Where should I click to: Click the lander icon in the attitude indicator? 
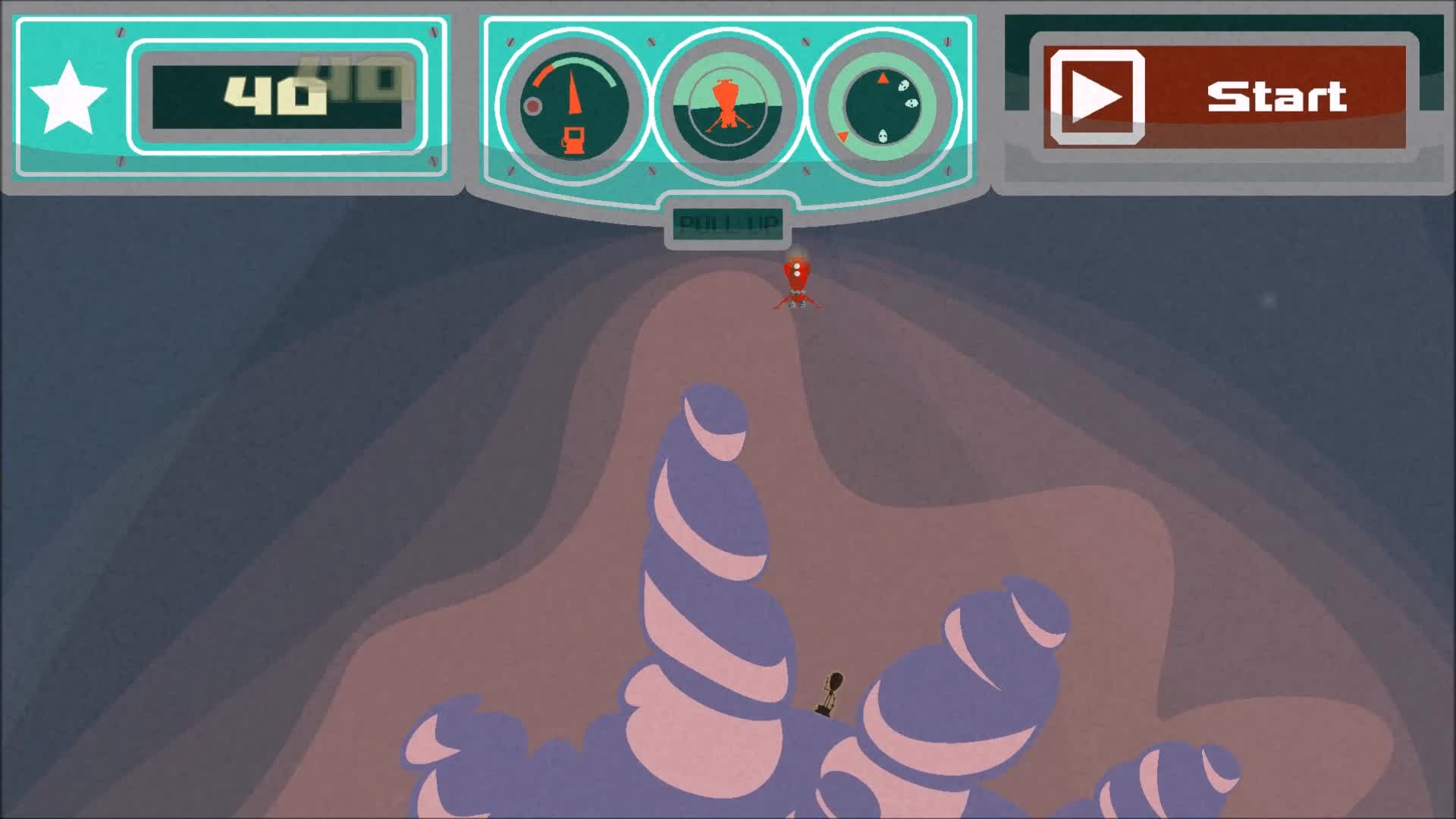click(x=726, y=102)
